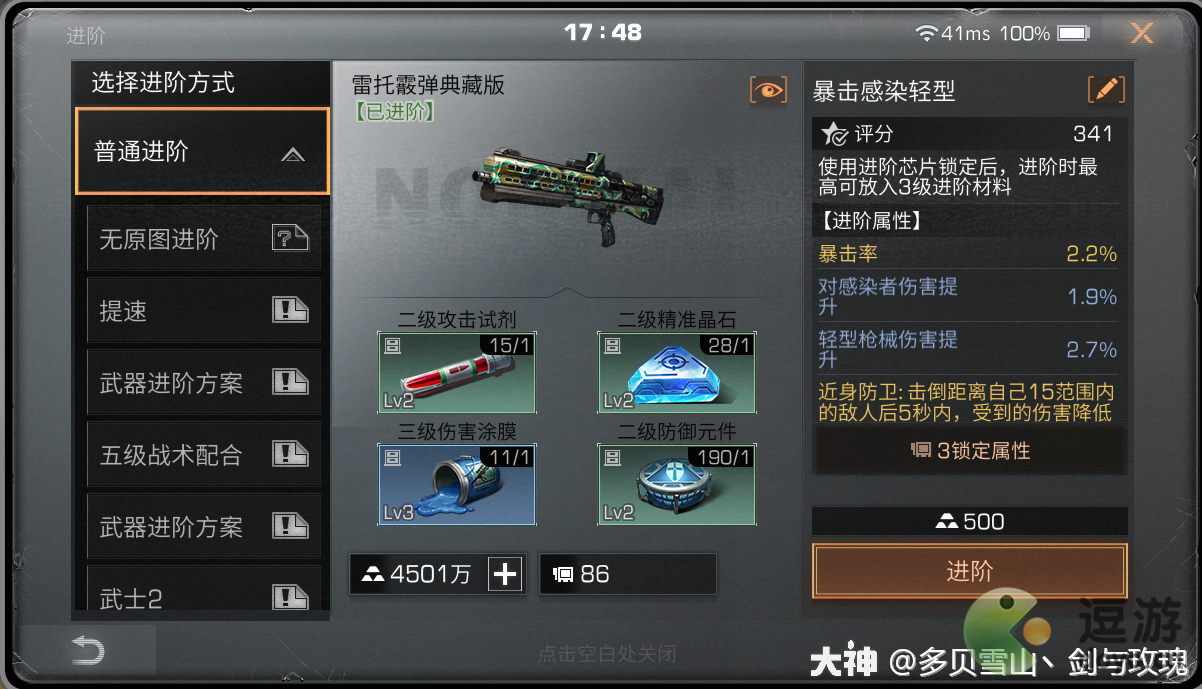
Task: Toggle the weapon preview eye icon
Action: tap(768, 90)
